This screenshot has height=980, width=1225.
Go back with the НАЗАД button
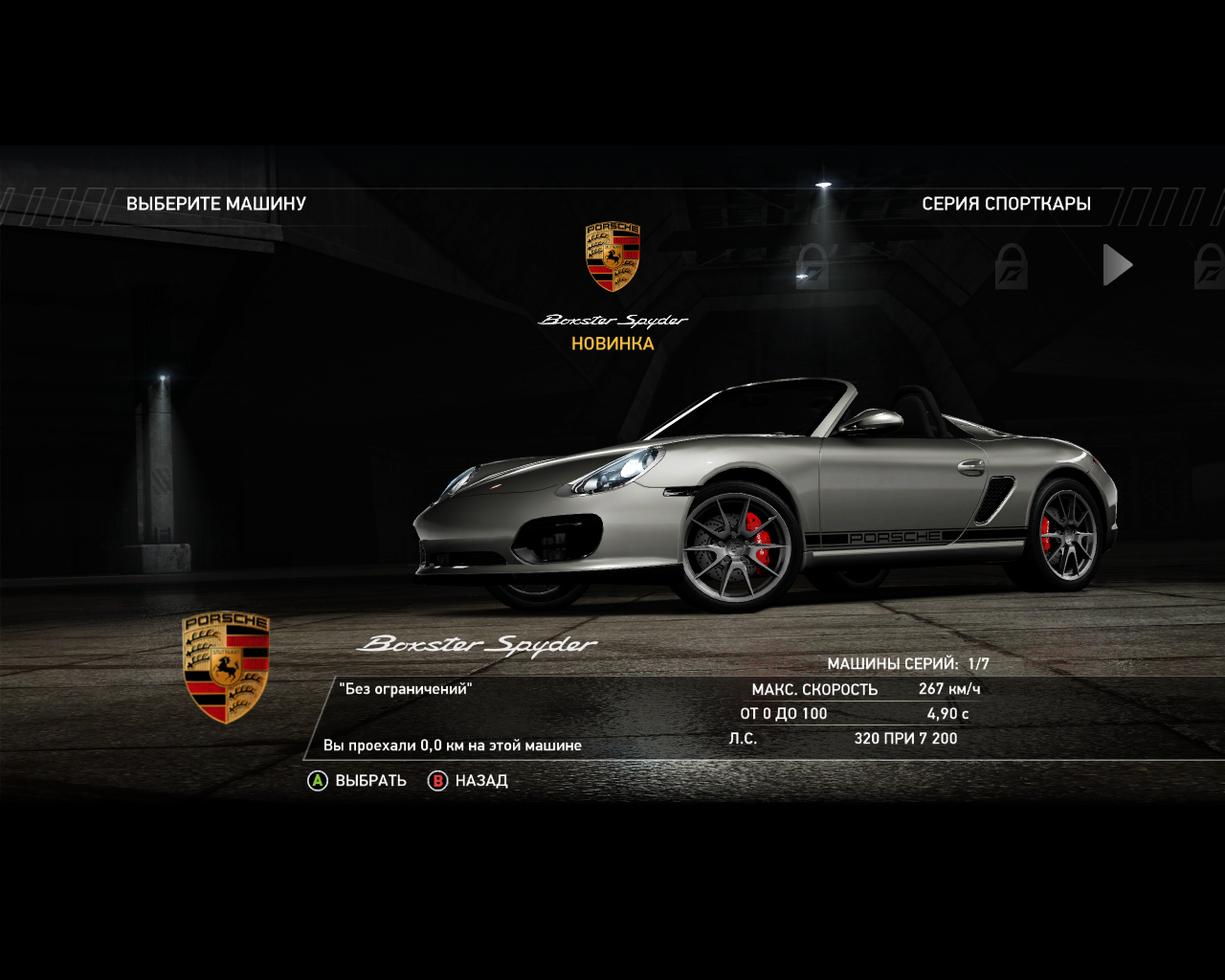468,781
